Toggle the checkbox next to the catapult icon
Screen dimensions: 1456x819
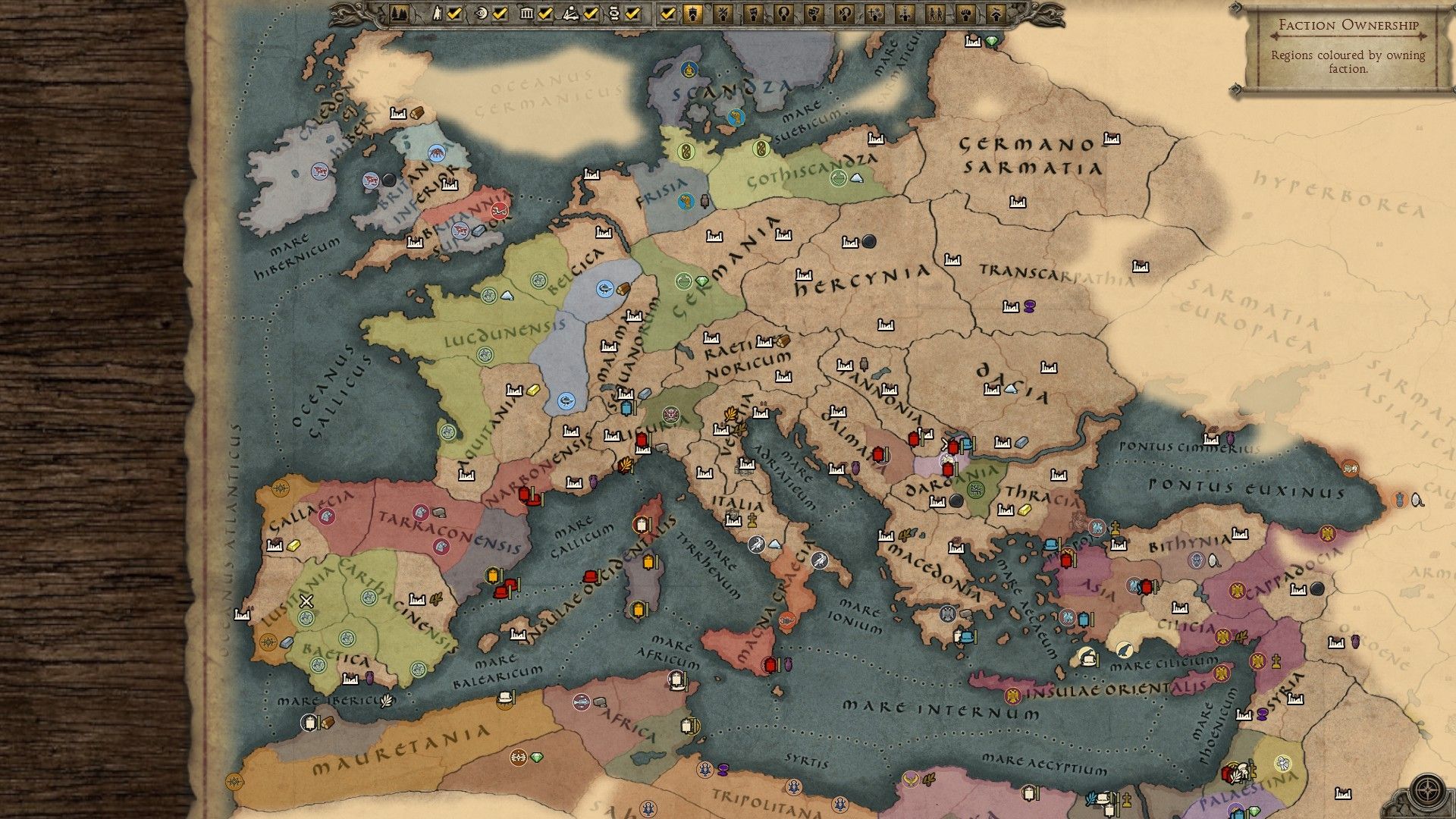[x=591, y=13]
